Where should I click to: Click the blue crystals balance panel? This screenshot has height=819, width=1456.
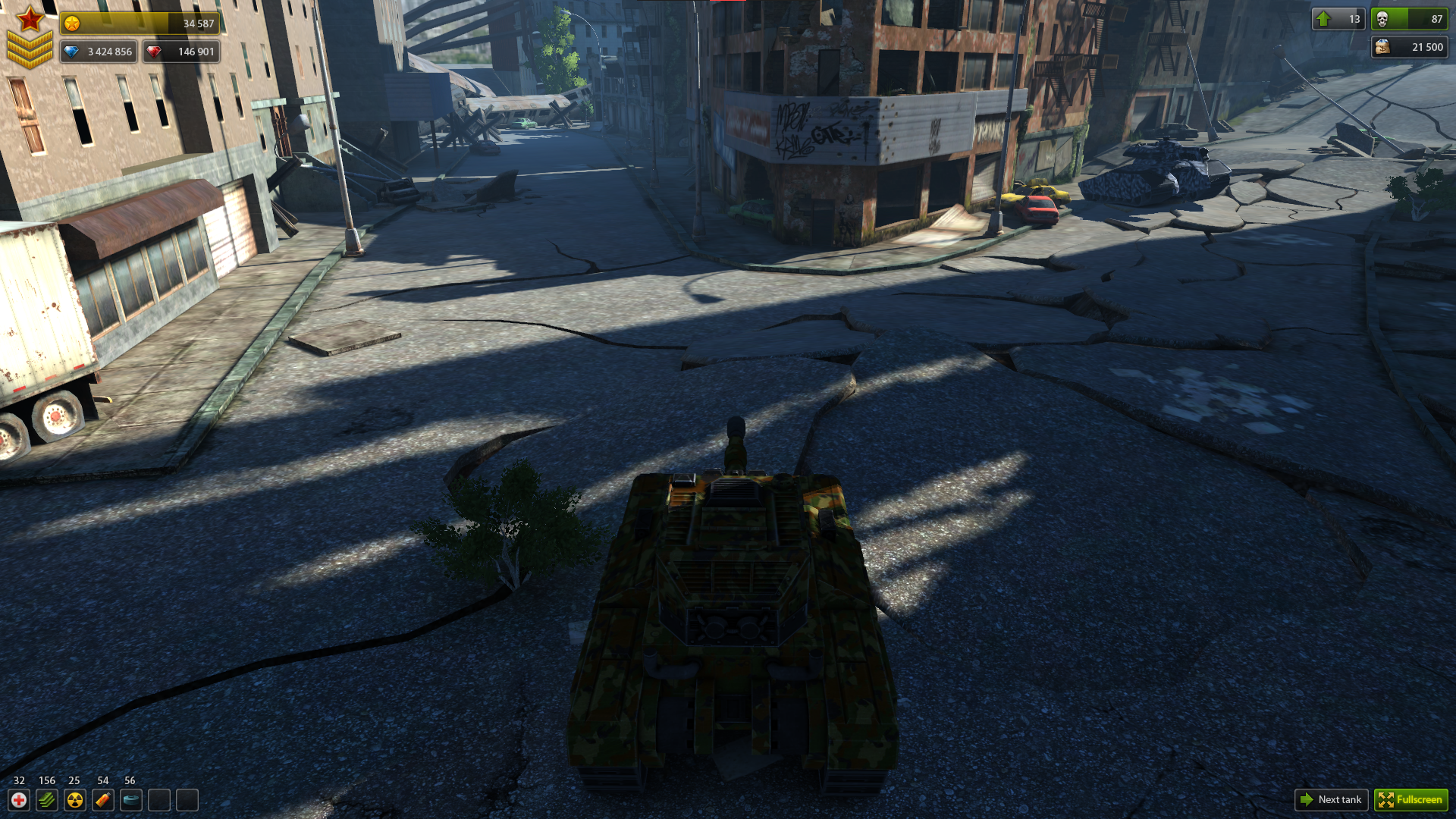coord(99,52)
